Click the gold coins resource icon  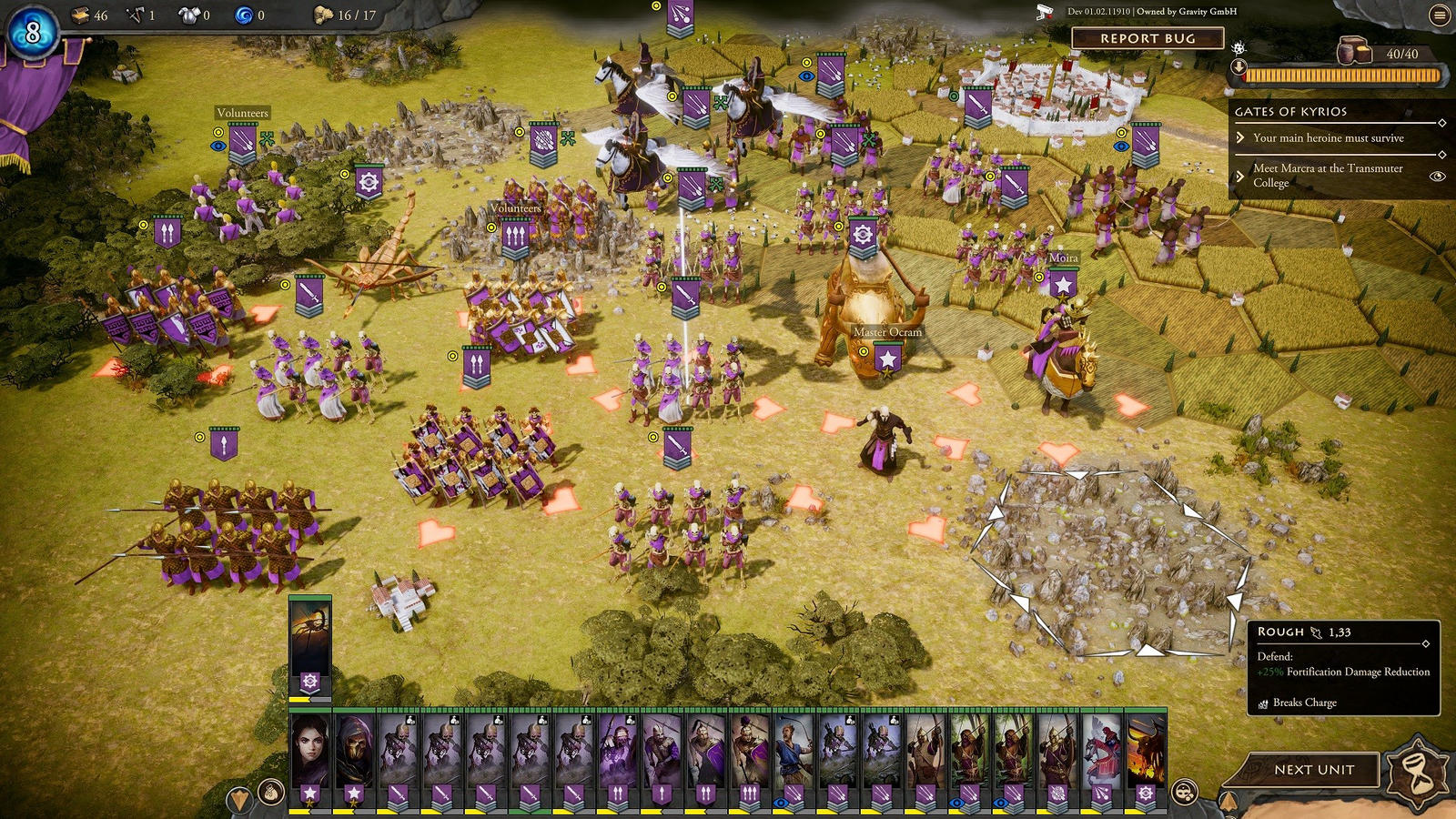[80, 15]
